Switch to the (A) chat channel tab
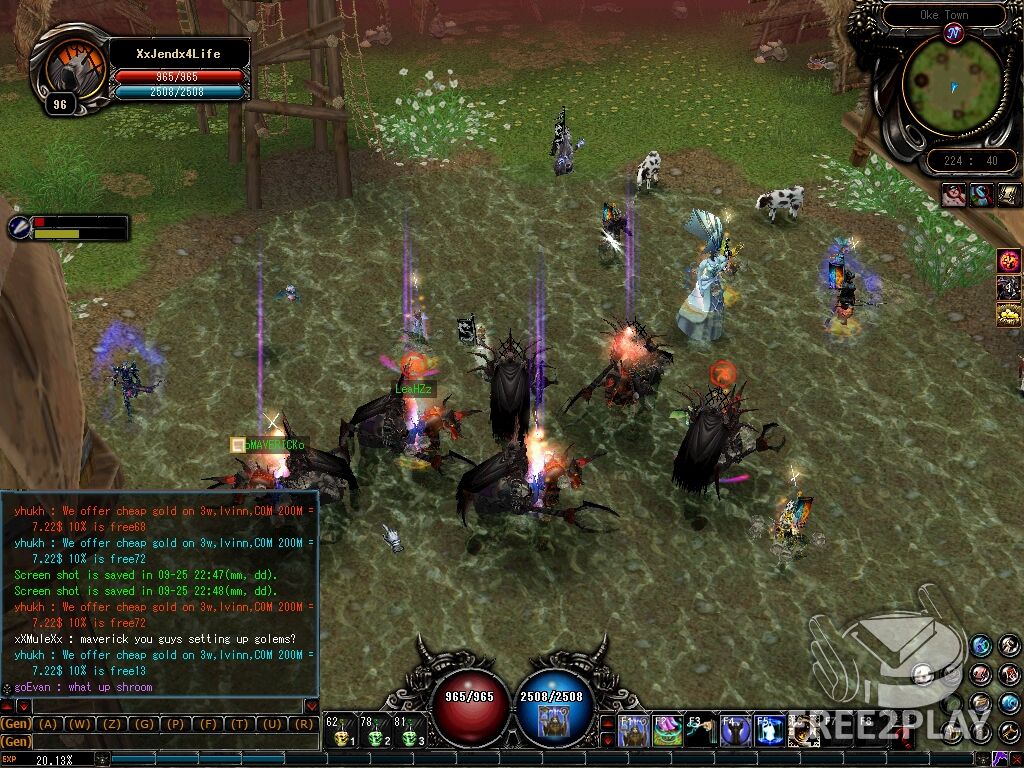Viewport: 1024px width, 768px height. (x=47, y=723)
